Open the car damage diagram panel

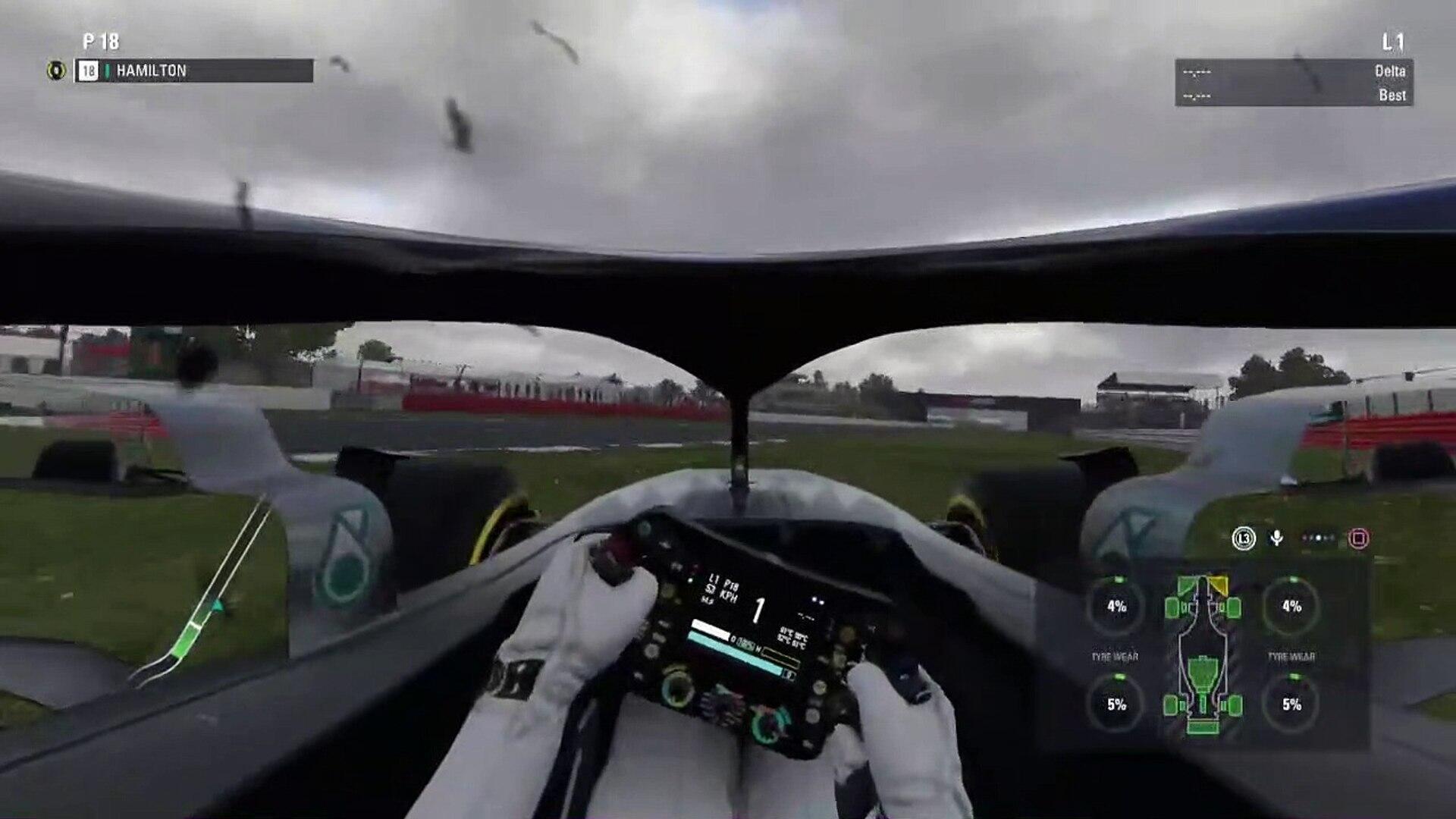[1203, 655]
